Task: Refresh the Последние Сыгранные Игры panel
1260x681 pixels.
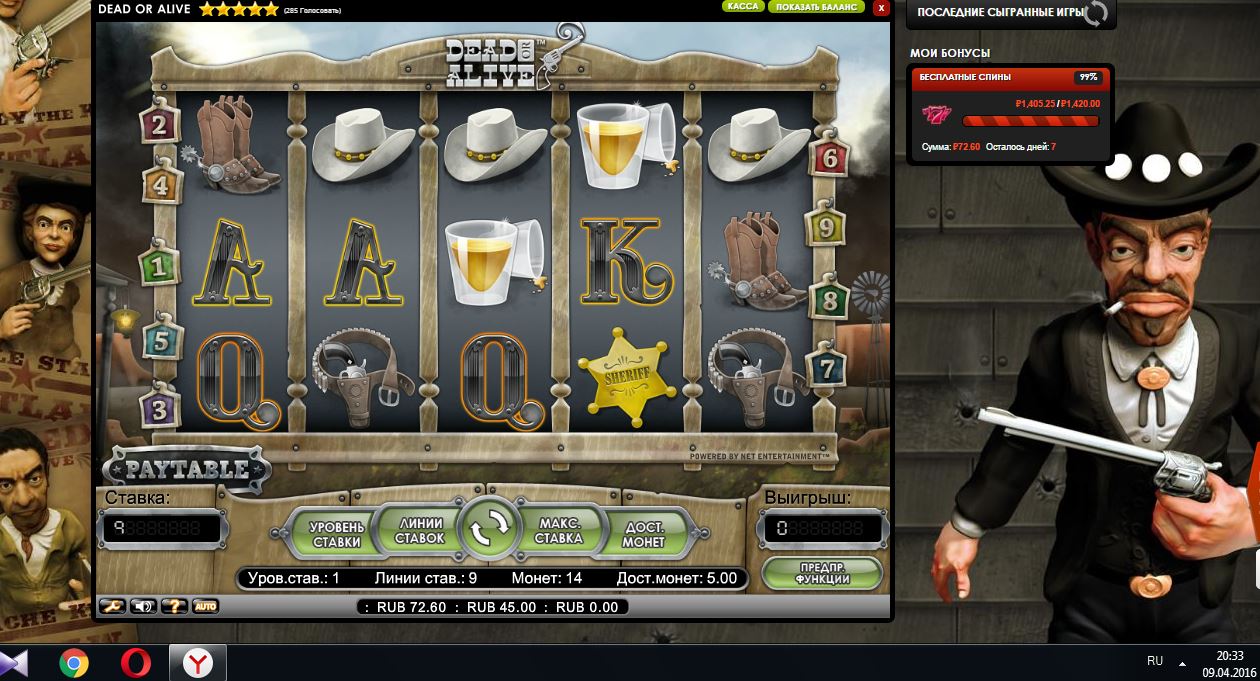Action: pos(1096,14)
